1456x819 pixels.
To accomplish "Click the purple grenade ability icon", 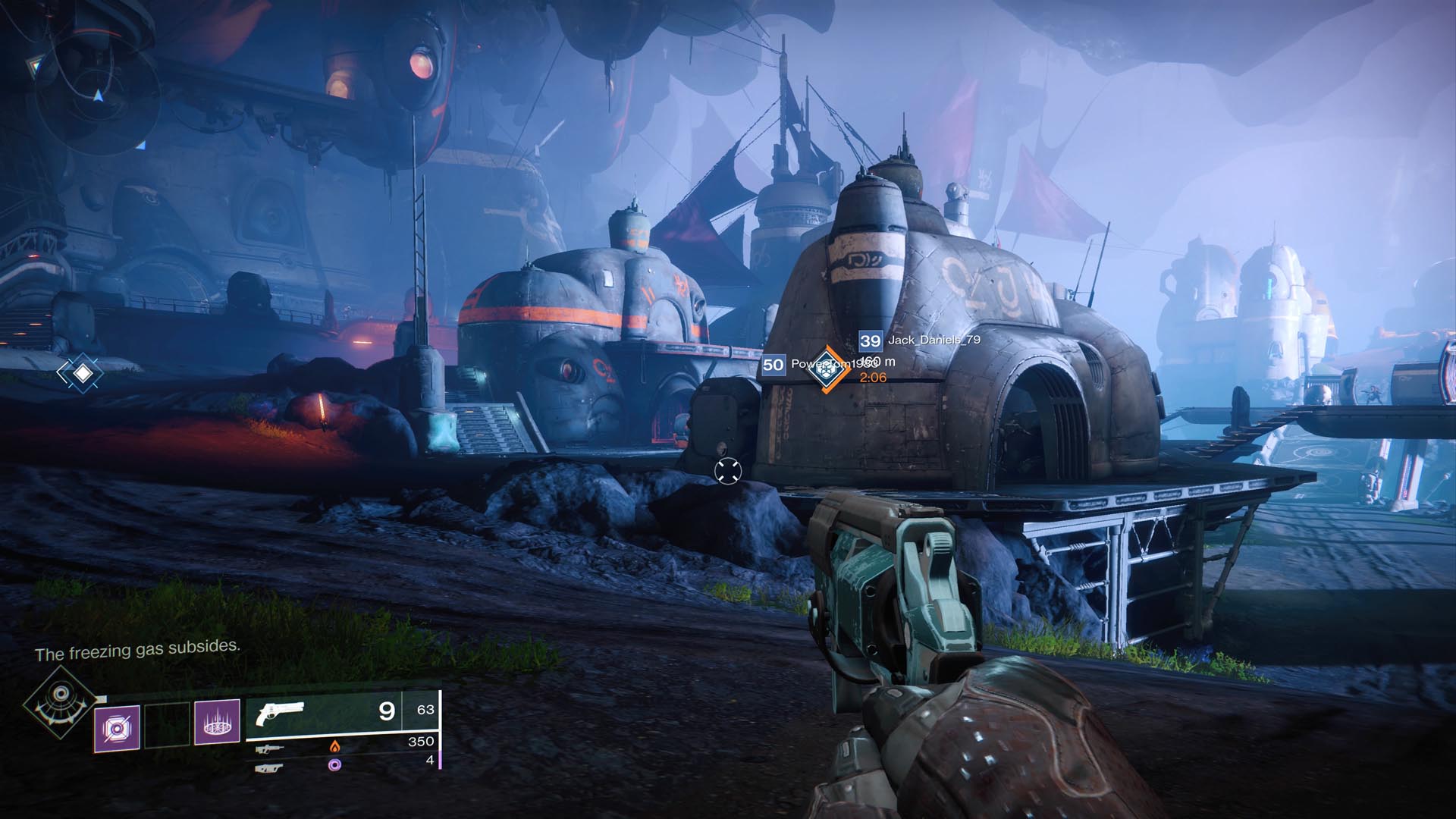I will tap(117, 728).
